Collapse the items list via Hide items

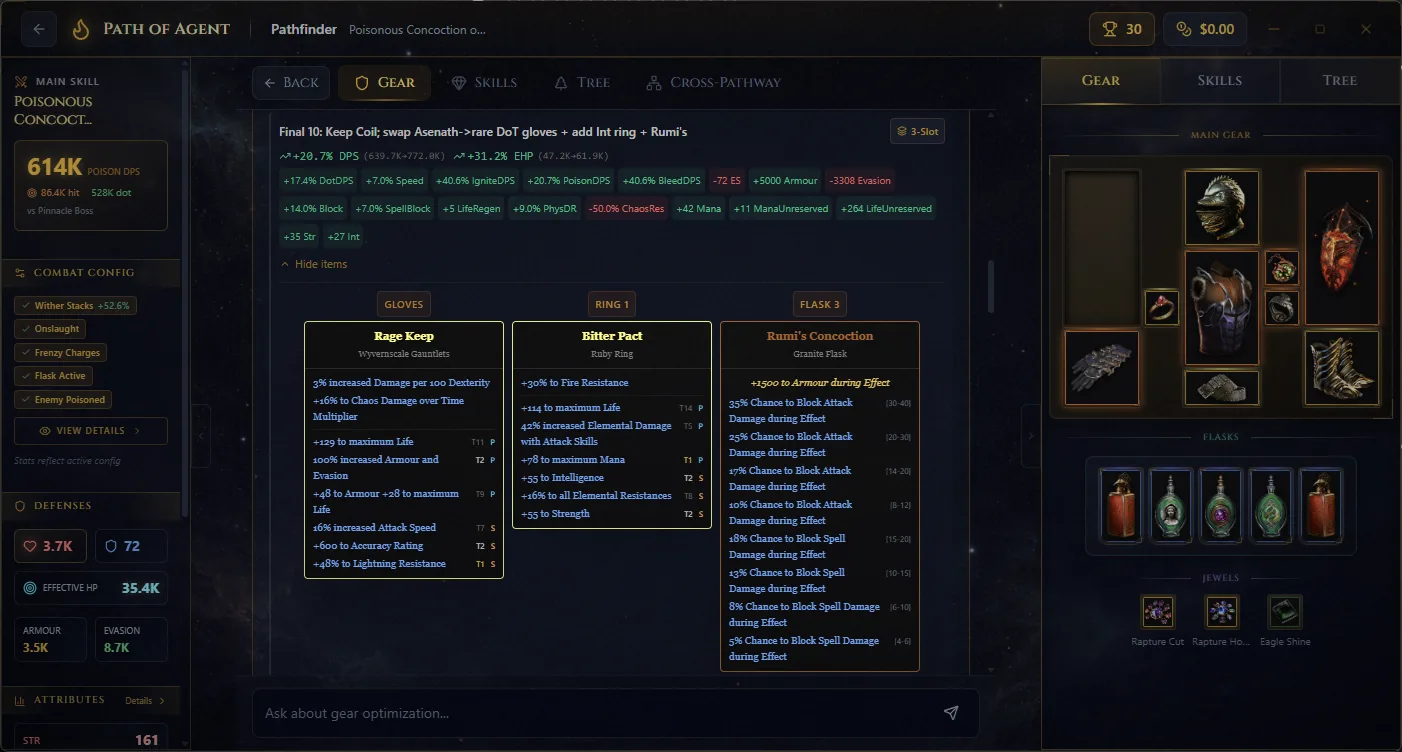(x=314, y=264)
